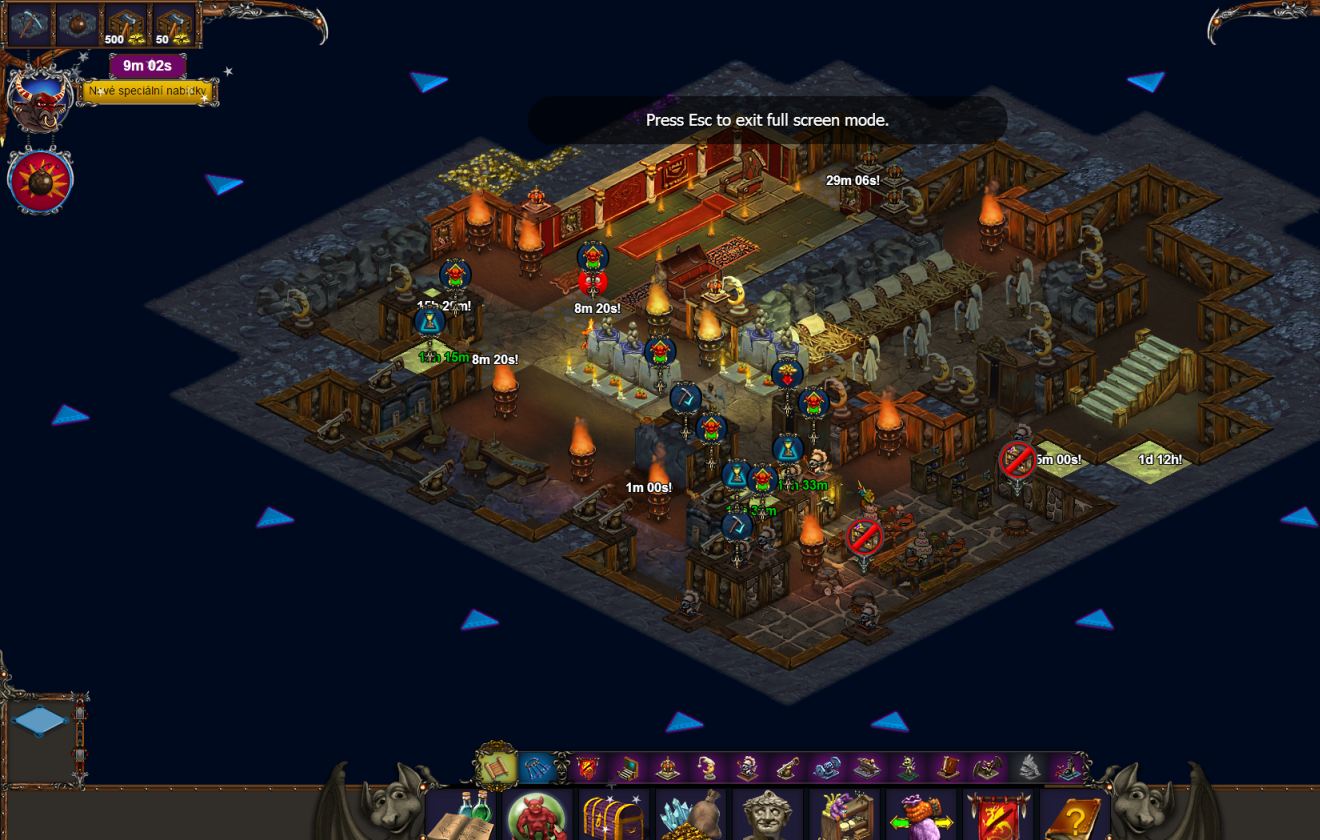Image resolution: width=1320 pixels, height=840 pixels.
Task: Open the crystals and gold sack shop
Action: [x=690, y=815]
